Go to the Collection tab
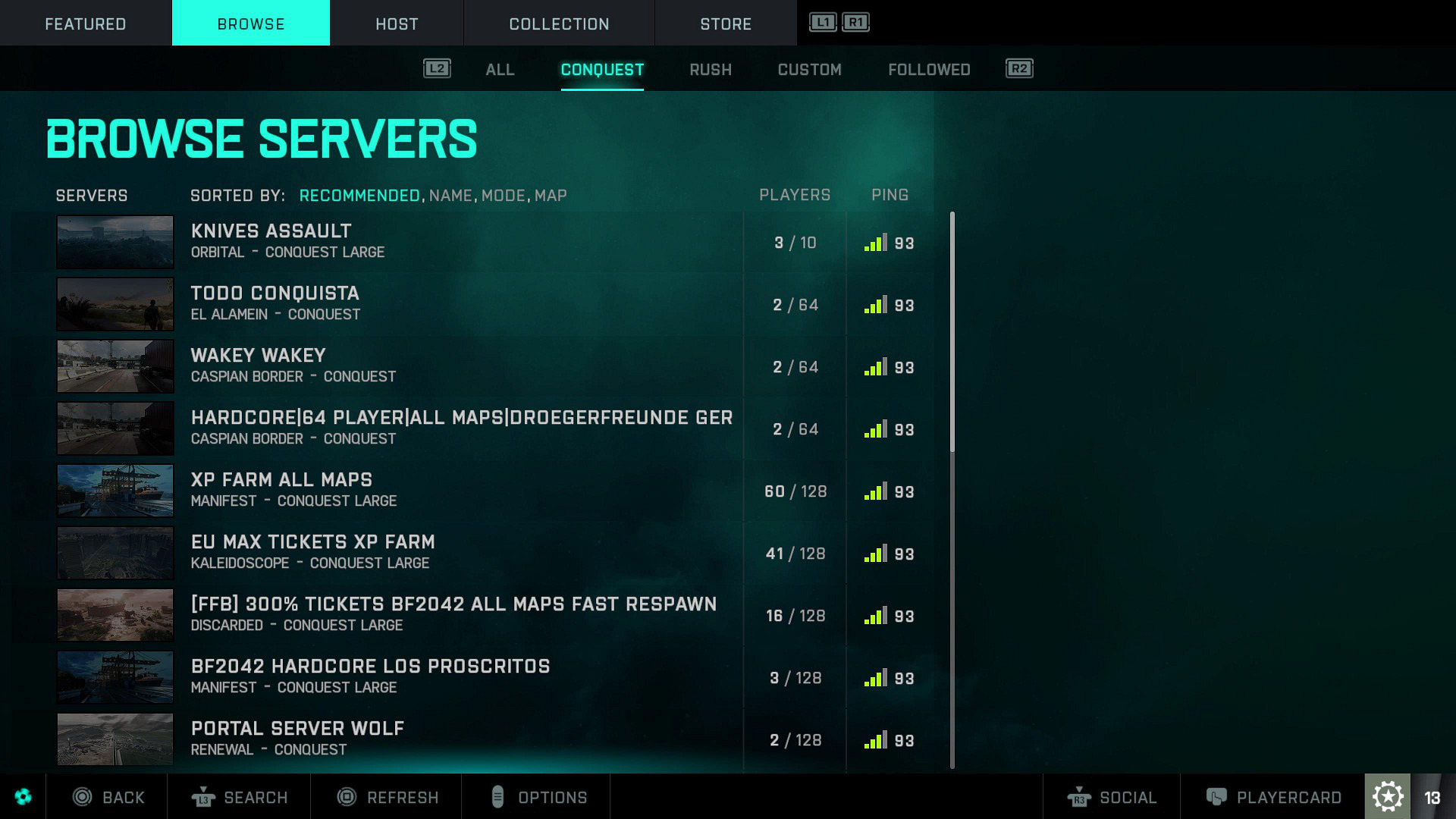The width and height of the screenshot is (1456, 819). pos(559,24)
